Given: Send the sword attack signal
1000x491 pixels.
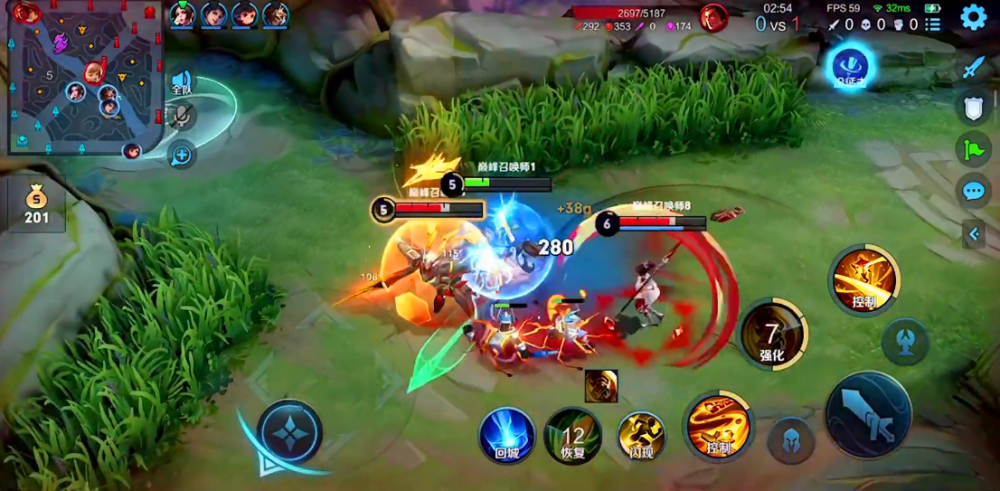Looking at the screenshot, I should click(x=974, y=67).
